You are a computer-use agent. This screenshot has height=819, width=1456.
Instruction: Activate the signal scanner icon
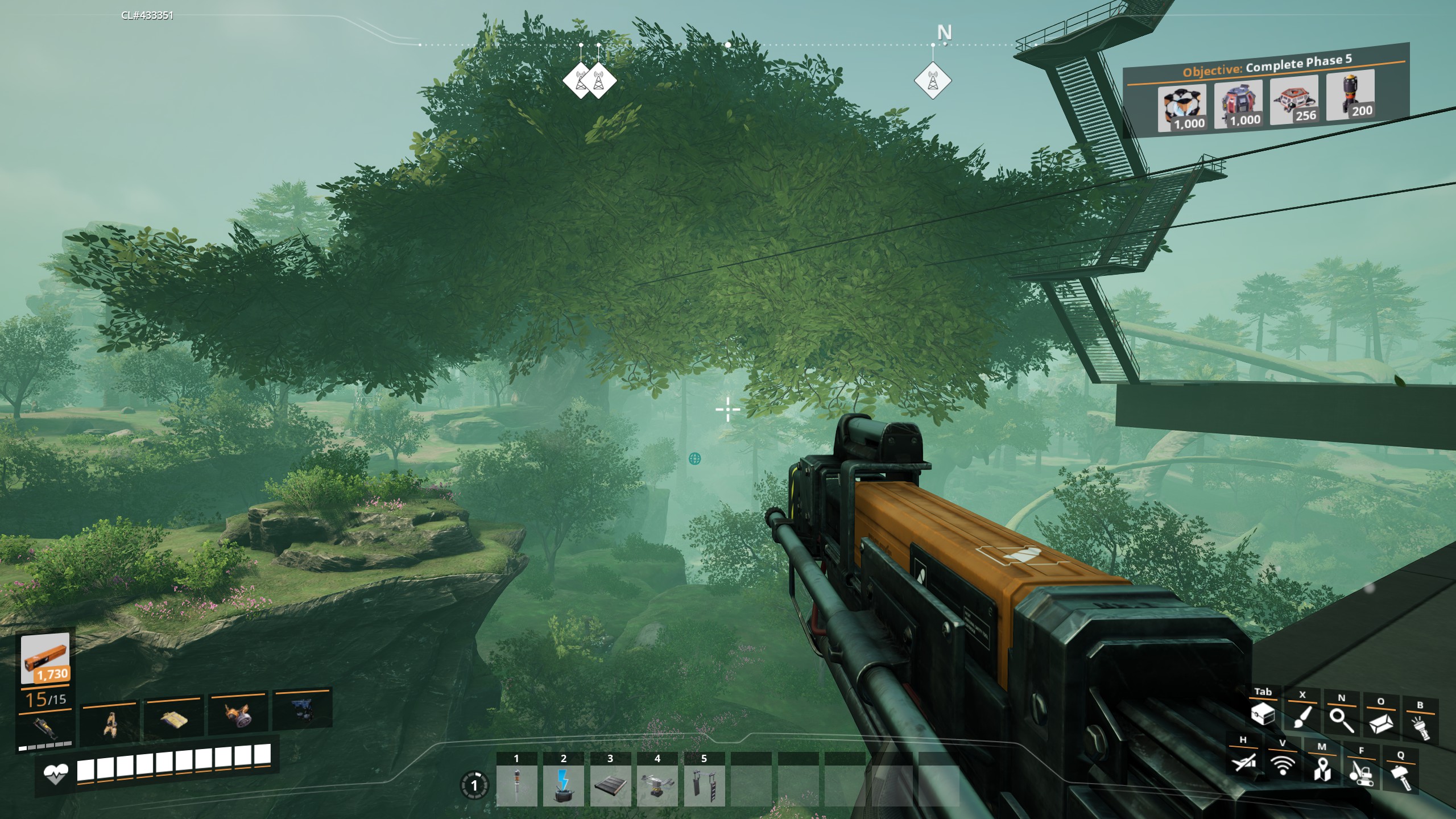click(1283, 765)
